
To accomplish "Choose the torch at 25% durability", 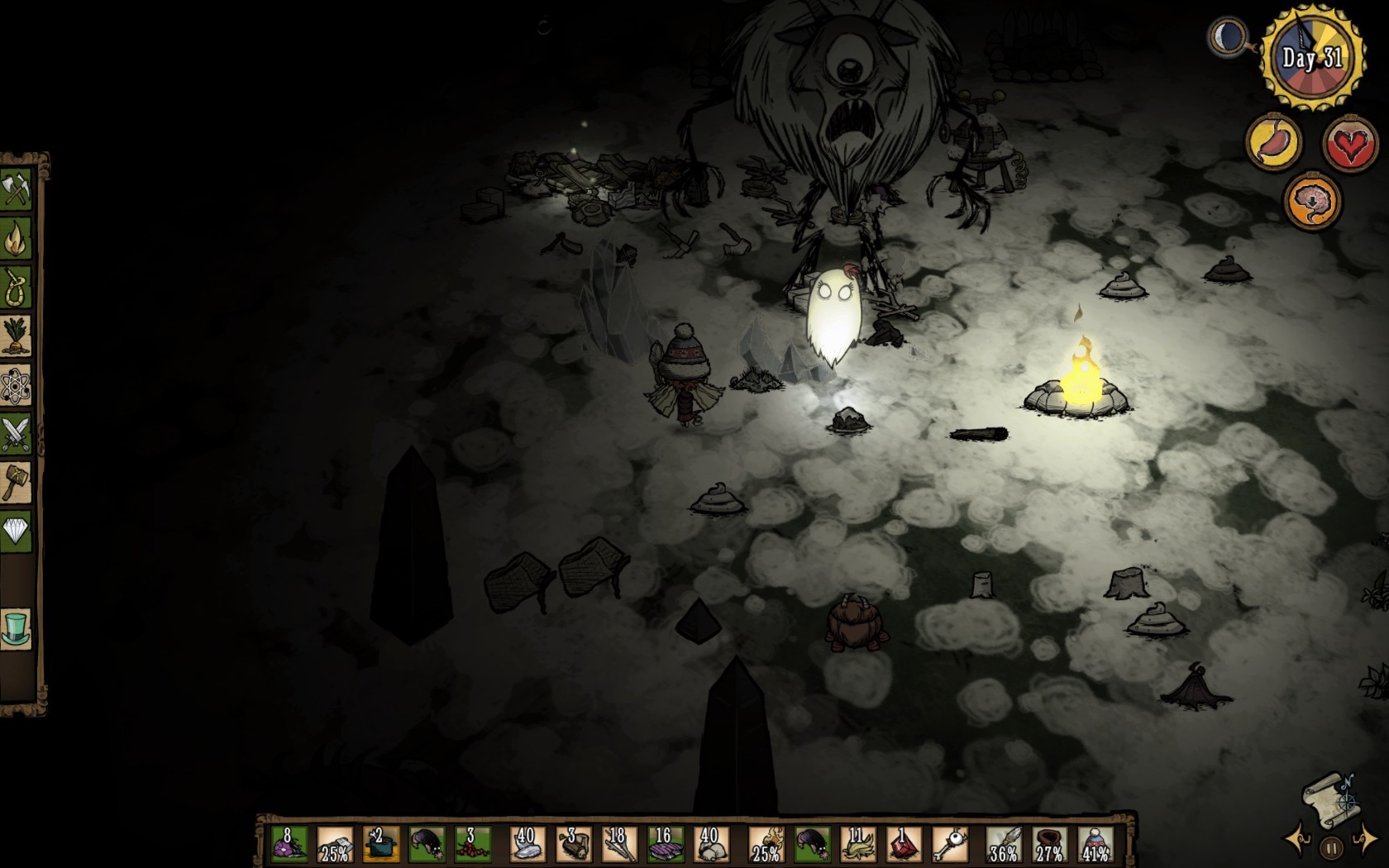I will [766, 845].
